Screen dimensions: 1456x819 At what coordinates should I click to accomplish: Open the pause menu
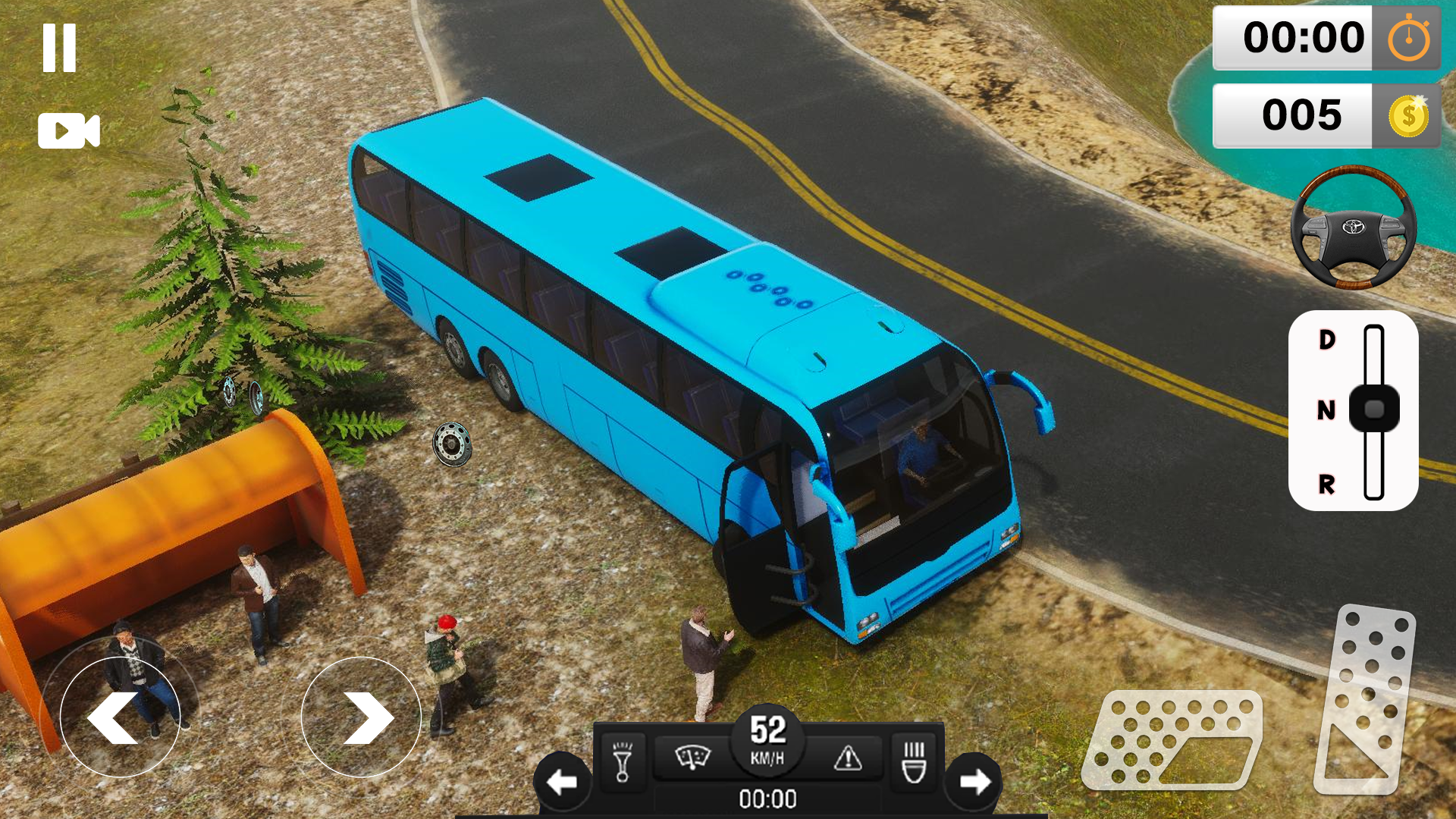(61, 47)
